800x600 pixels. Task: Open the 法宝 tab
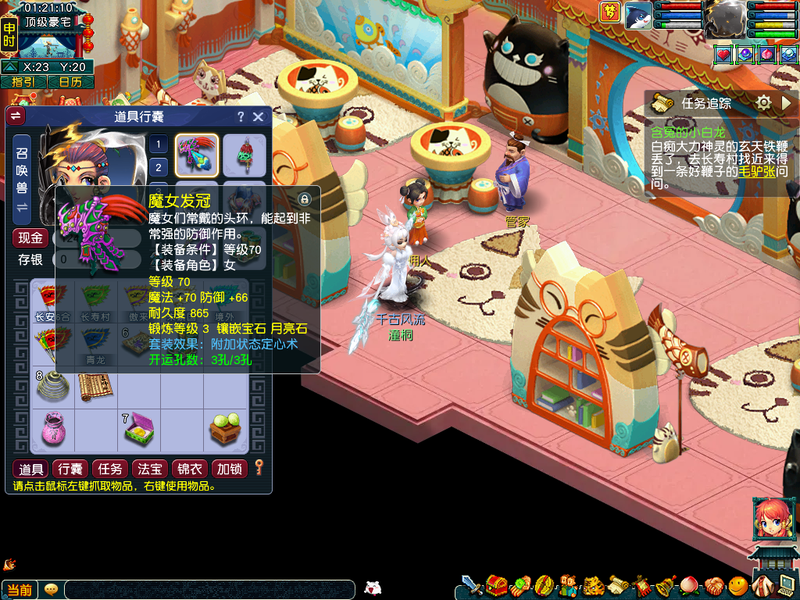point(149,468)
